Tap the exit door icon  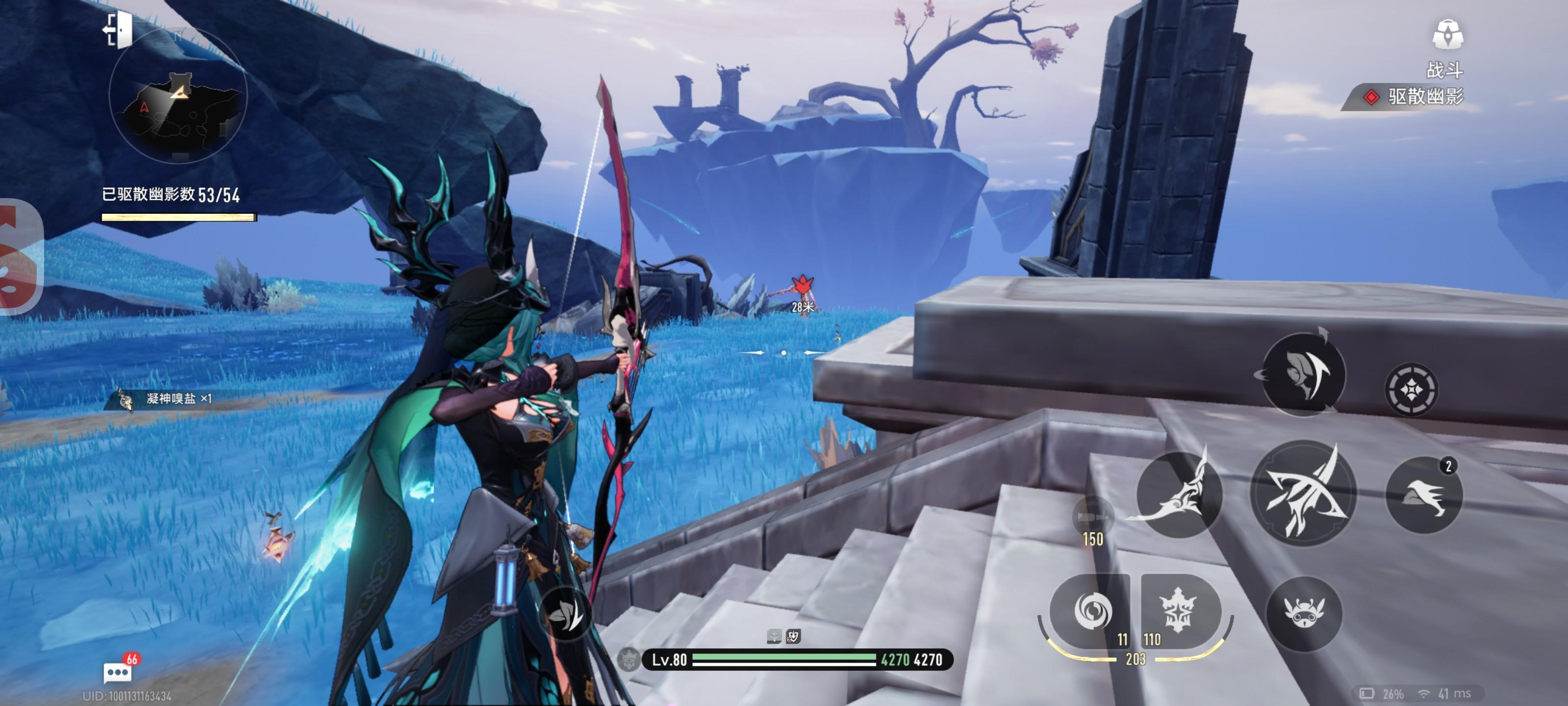pyautogui.click(x=118, y=29)
